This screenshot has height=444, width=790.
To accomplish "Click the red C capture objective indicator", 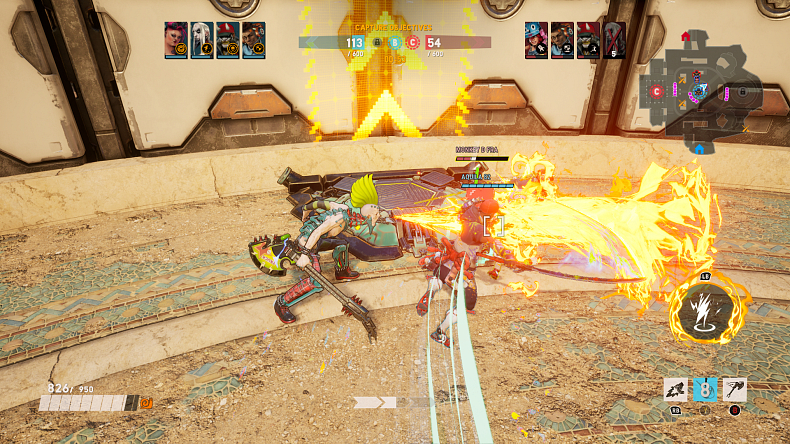I will pyautogui.click(x=413, y=43).
